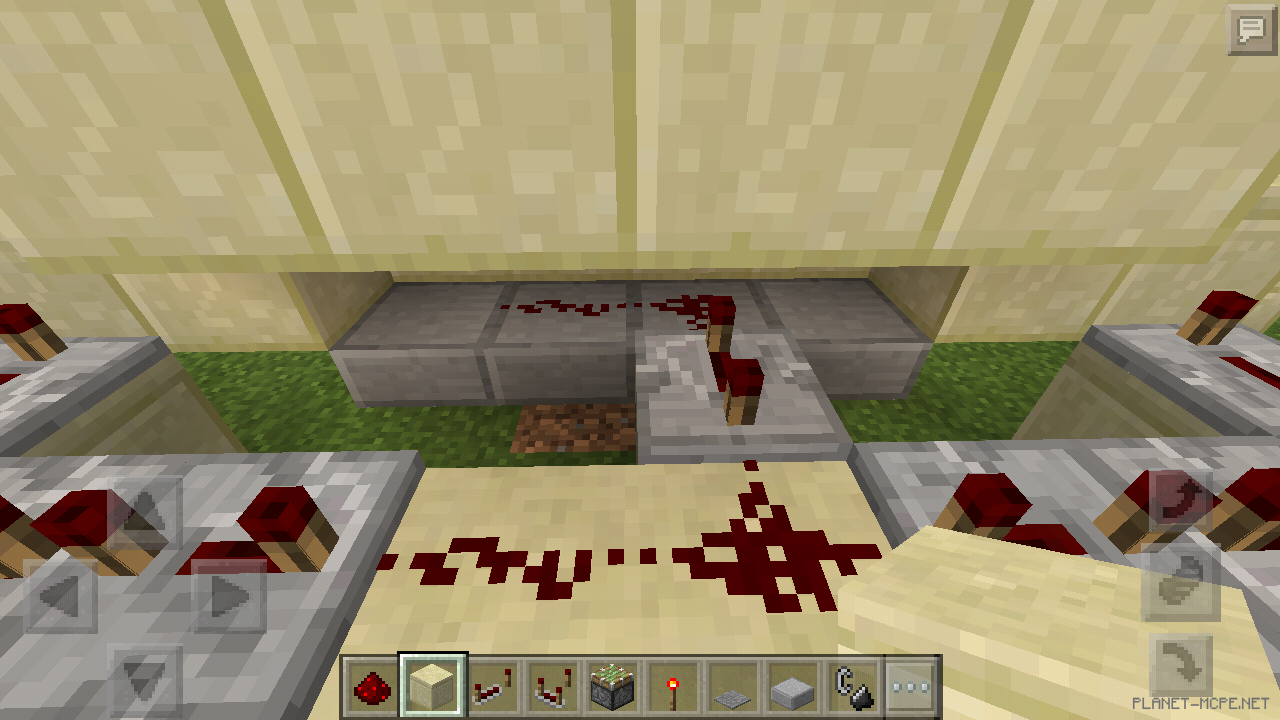The height and width of the screenshot is (720, 1280).
Task: Tap the right movement arrow
Action: [x=225, y=596]
